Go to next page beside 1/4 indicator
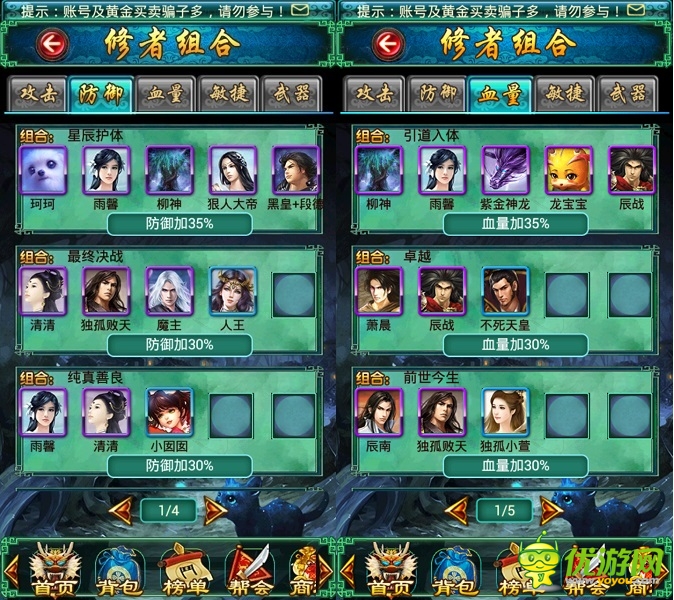This screenshot has height=600, width=674. click(x=215, y=510)
